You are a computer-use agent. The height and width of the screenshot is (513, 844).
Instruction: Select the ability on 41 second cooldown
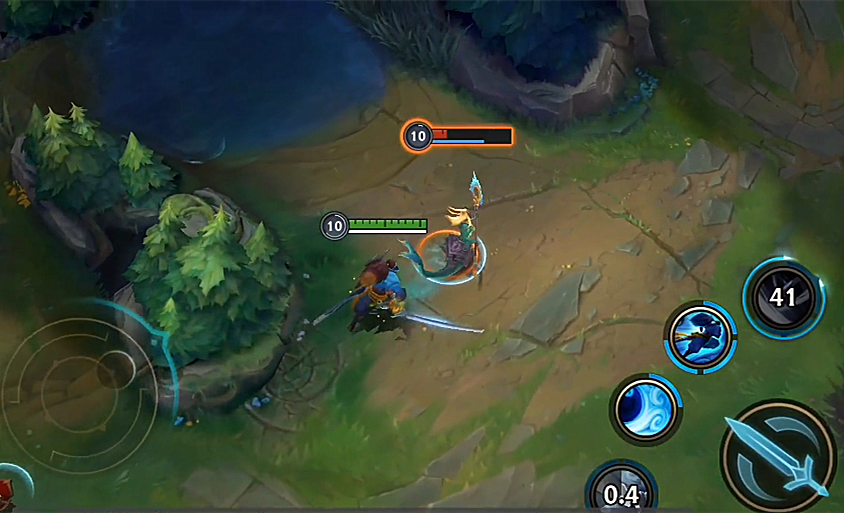[x=783, y=297]
